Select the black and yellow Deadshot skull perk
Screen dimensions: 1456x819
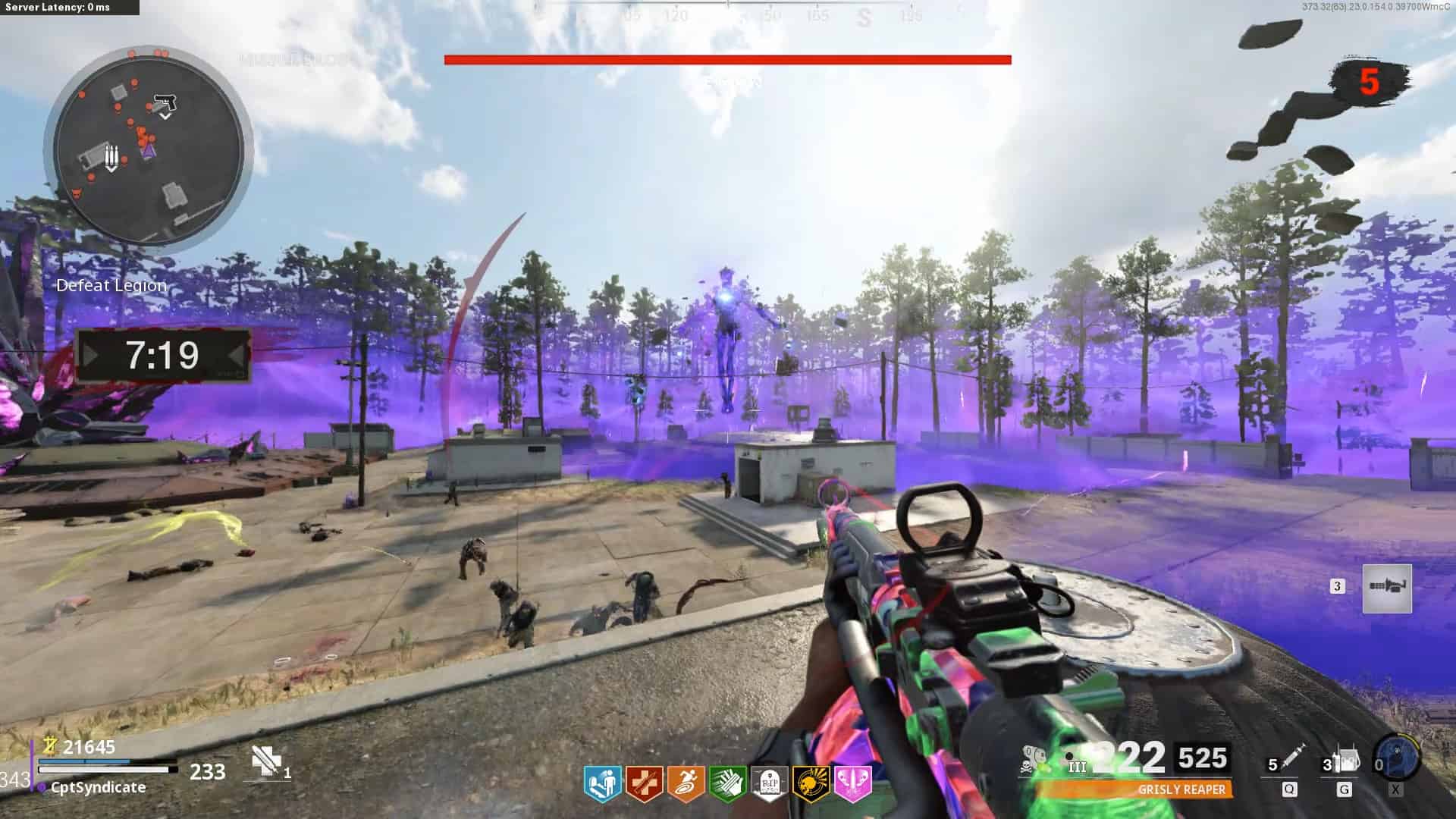pos(811,783)
